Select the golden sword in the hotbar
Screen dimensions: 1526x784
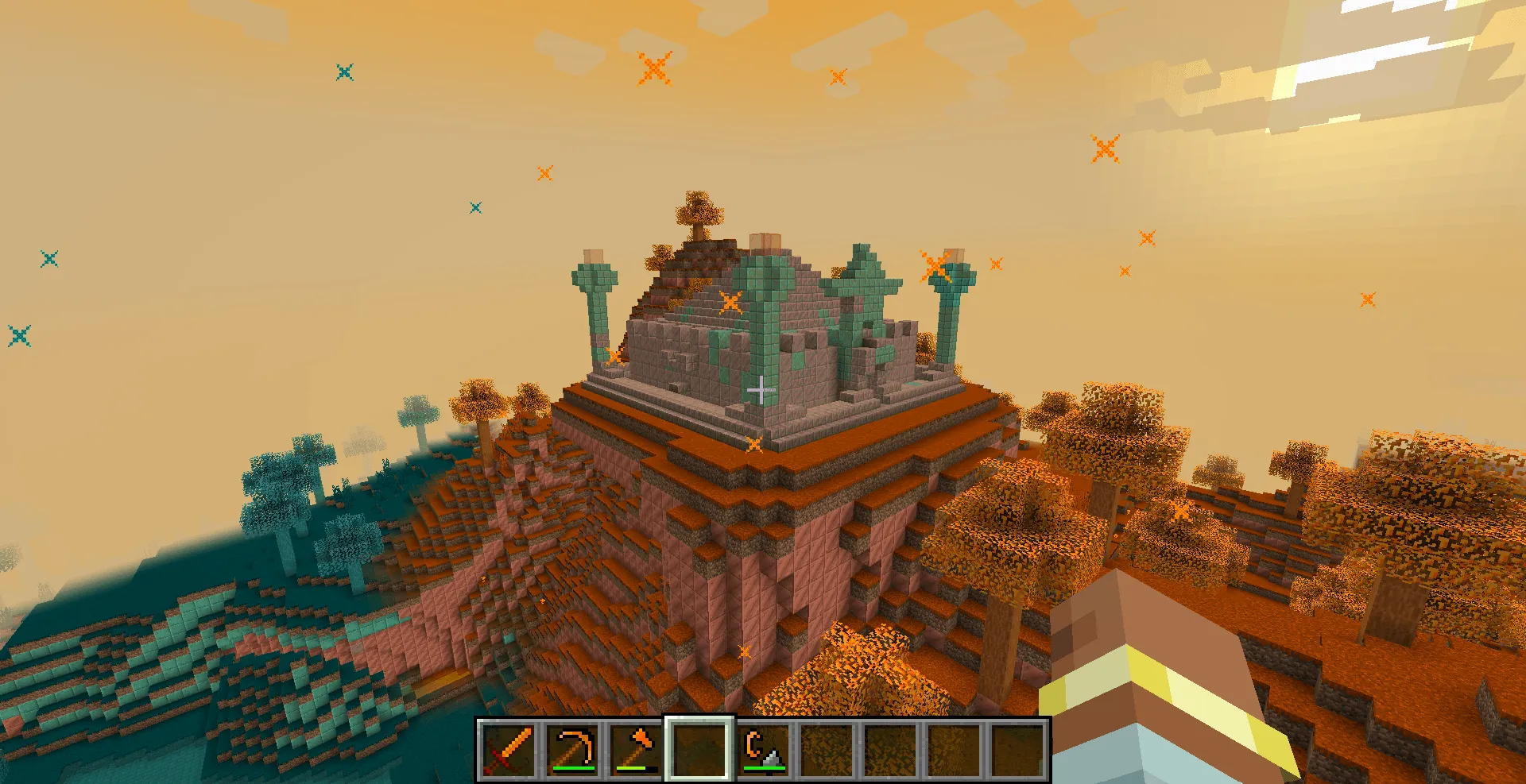(x=509, y=751)
